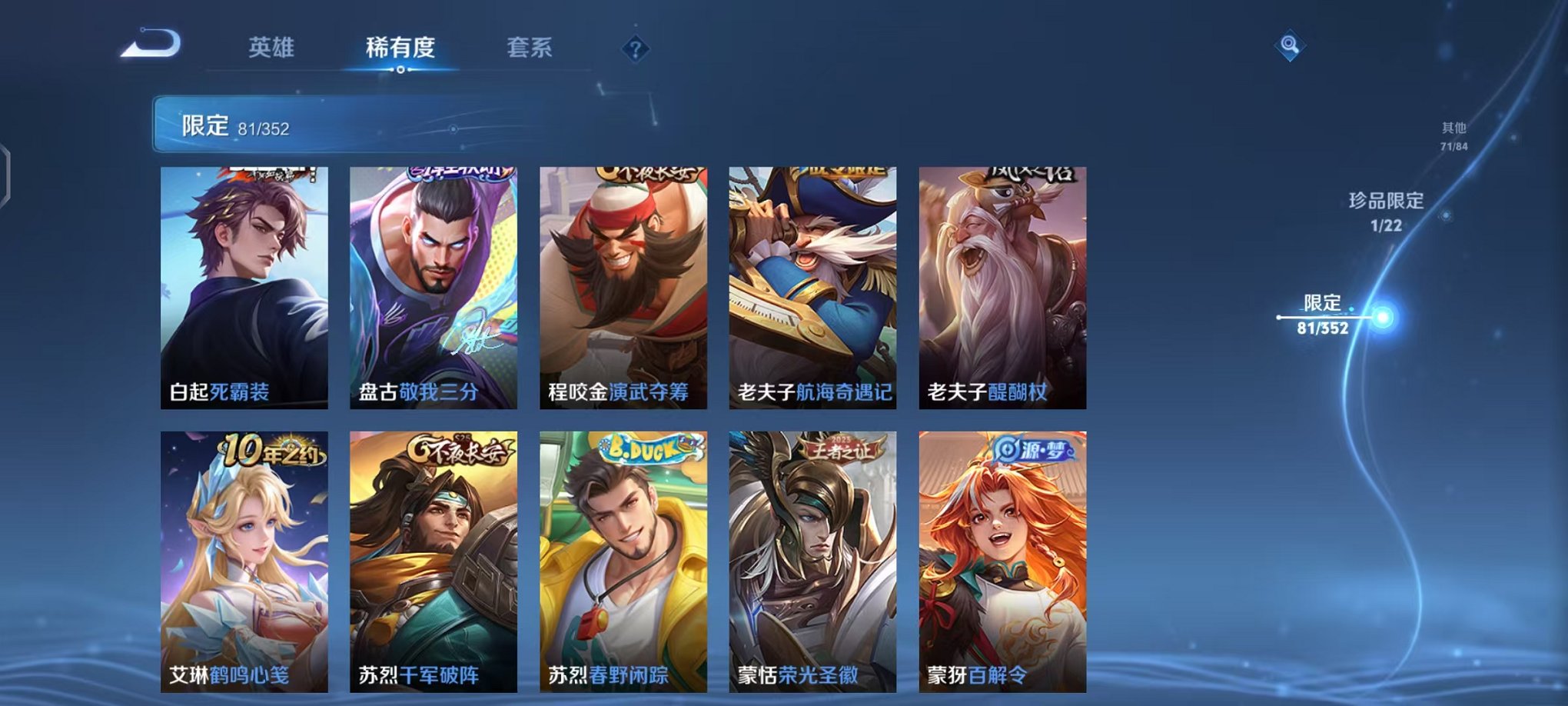1568x706 pixels.
Task: Switch to the 英雄 tab
Action: point(272,46)
